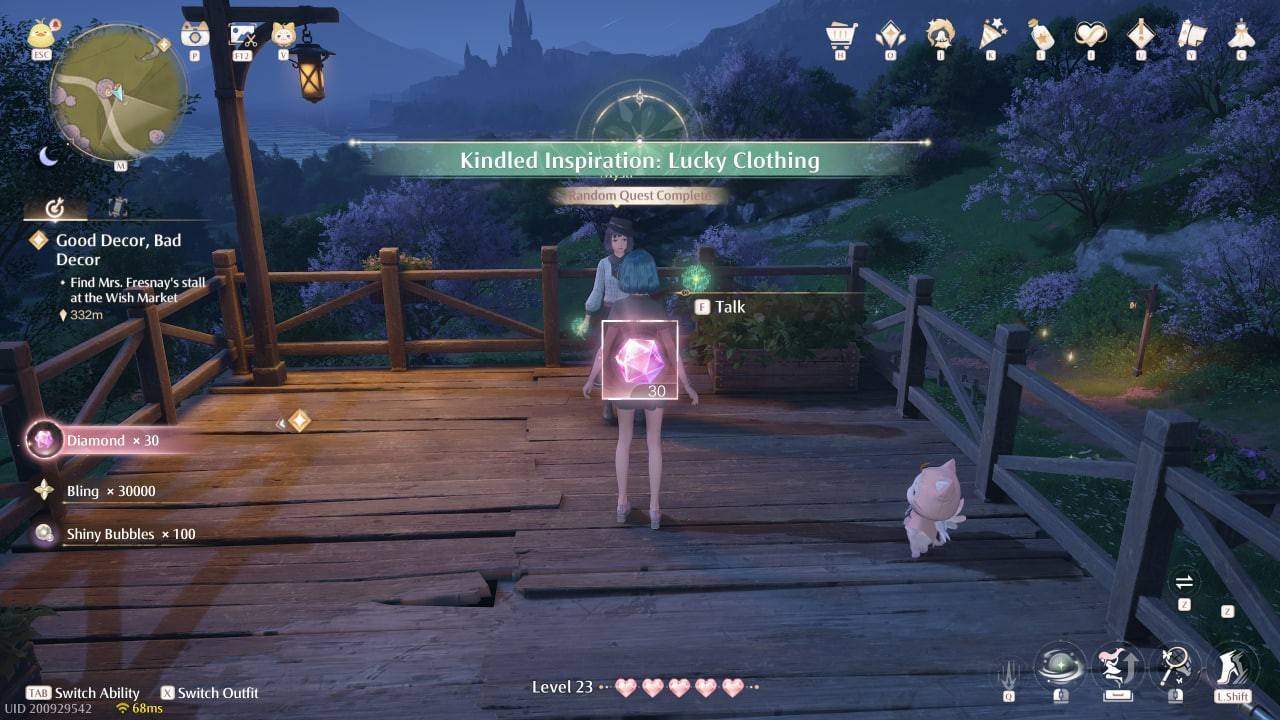Screen dimensions: 1280x720
Task: Open the star bottle collection icon
Action: (1040, 32)
